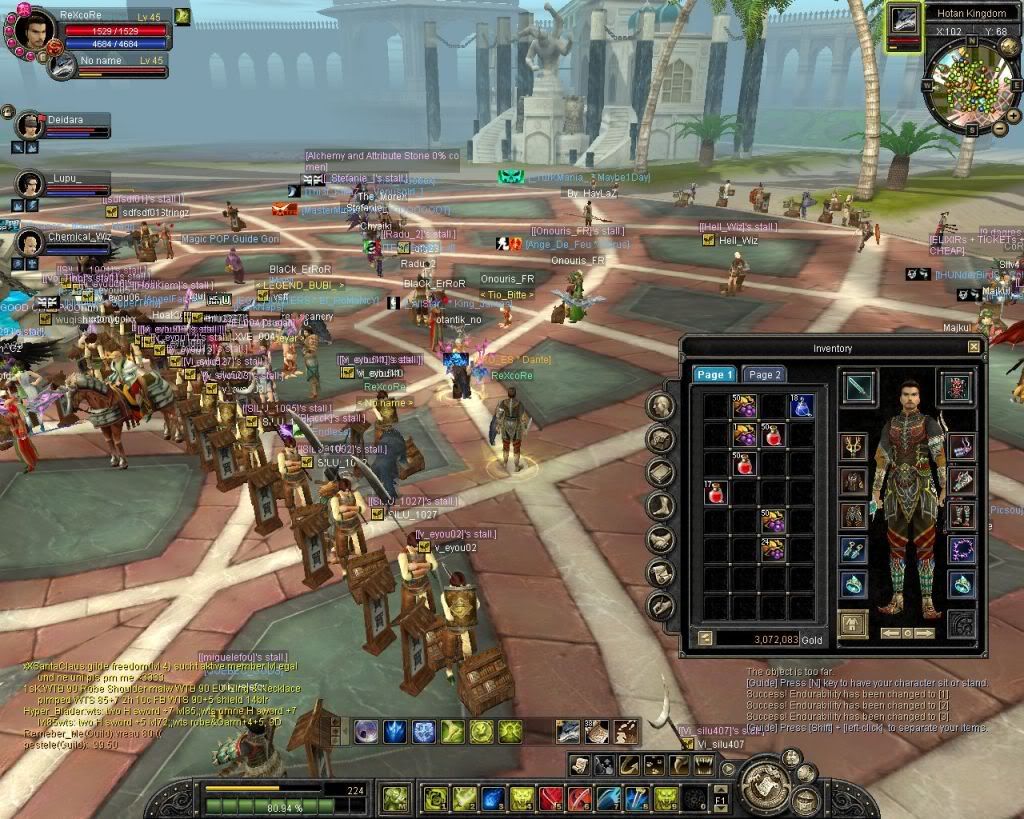The height and width of the screenshot is (819, 1024).
Task: Open the head-shaped character side button
Action: 661,405
